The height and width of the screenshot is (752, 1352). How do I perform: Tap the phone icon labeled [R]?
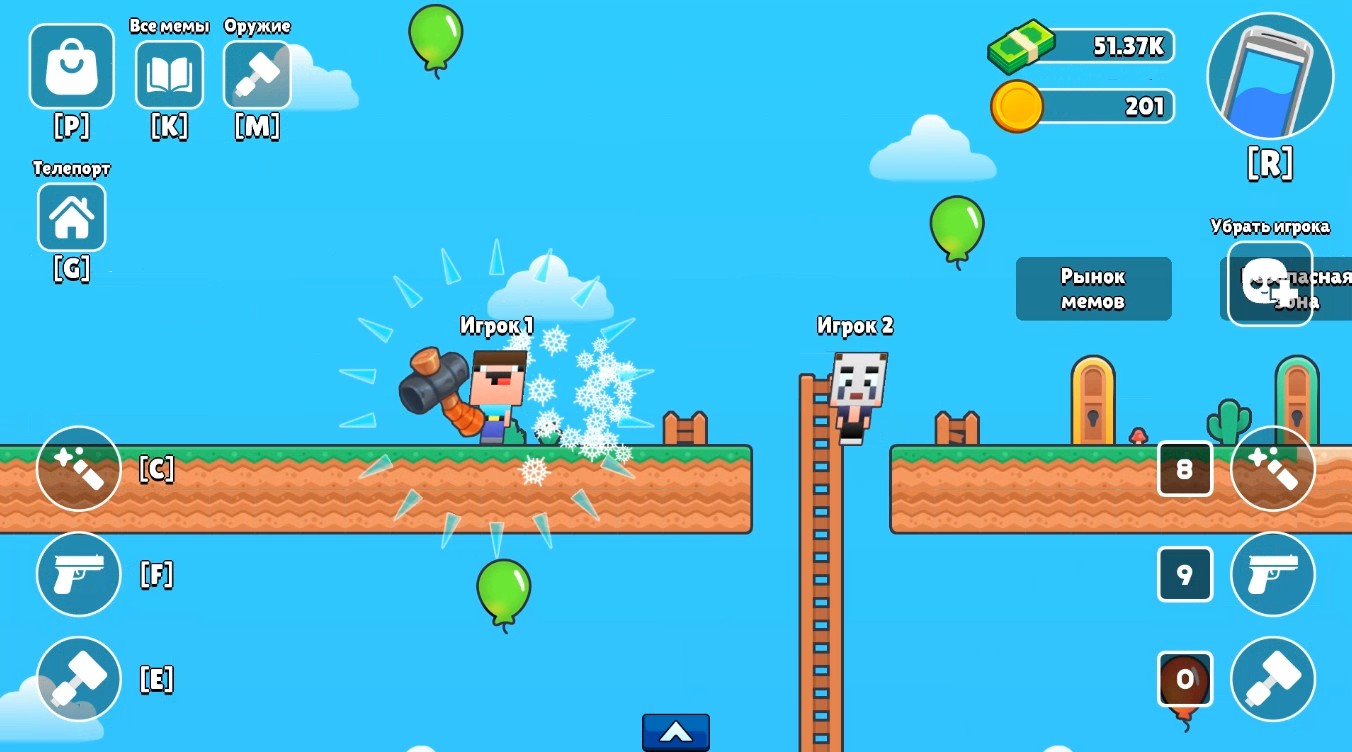1268,75
